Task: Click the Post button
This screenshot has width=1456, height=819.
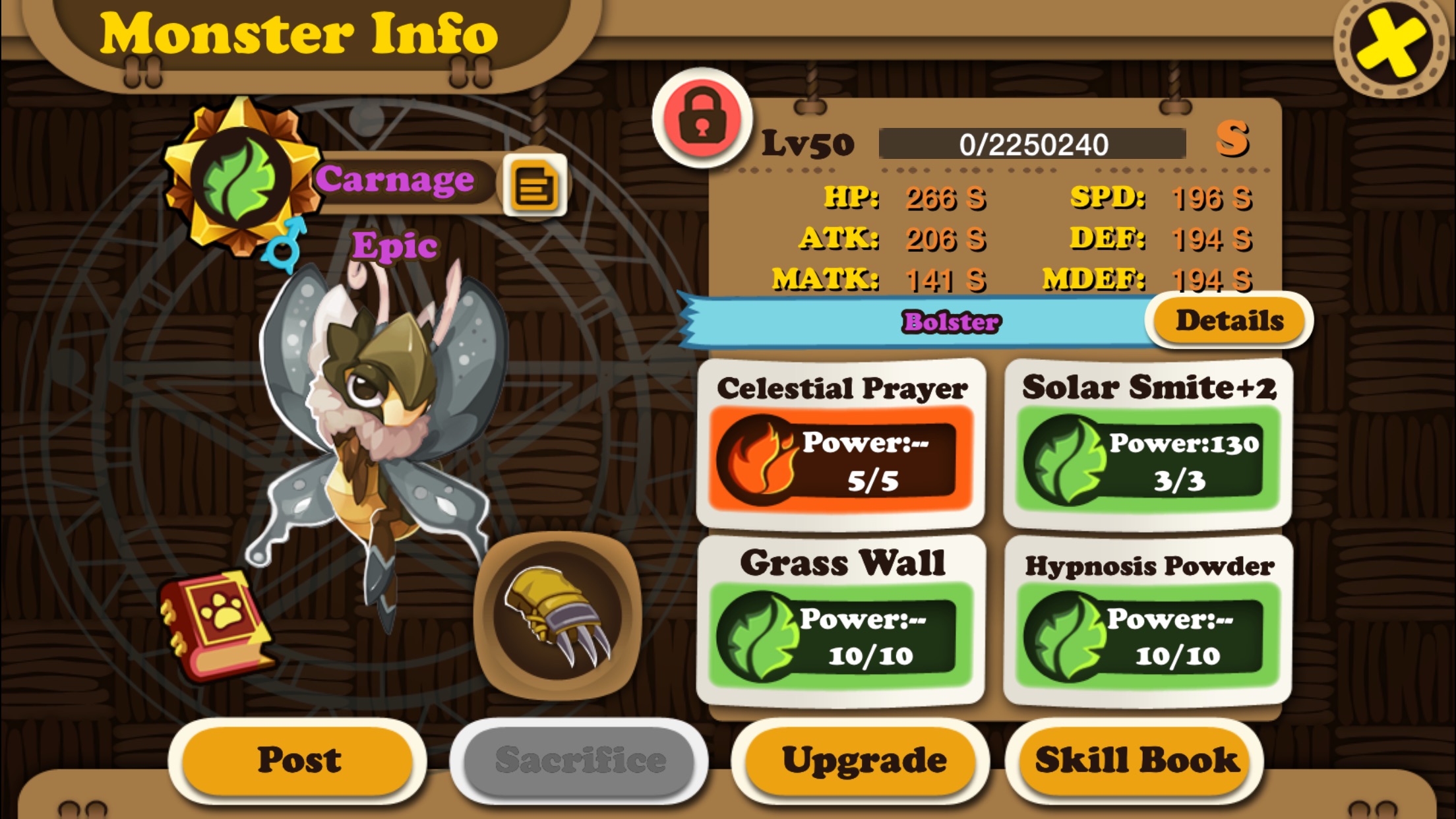Action: tap(298, 760)
